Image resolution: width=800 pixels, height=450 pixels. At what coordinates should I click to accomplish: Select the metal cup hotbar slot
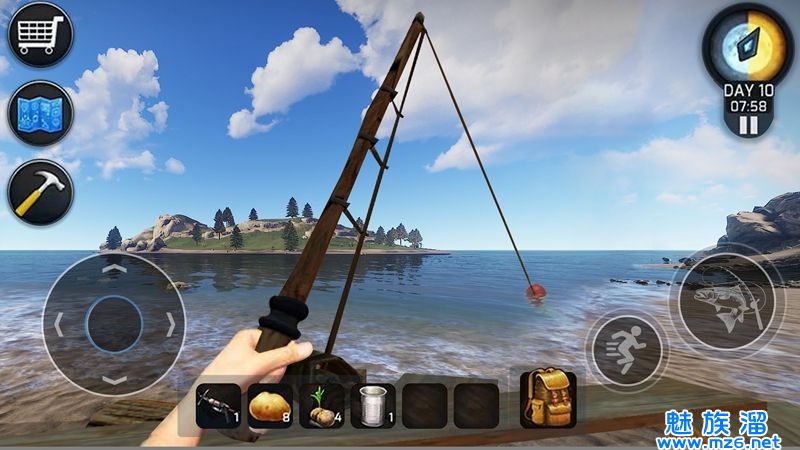click(374, 406)
